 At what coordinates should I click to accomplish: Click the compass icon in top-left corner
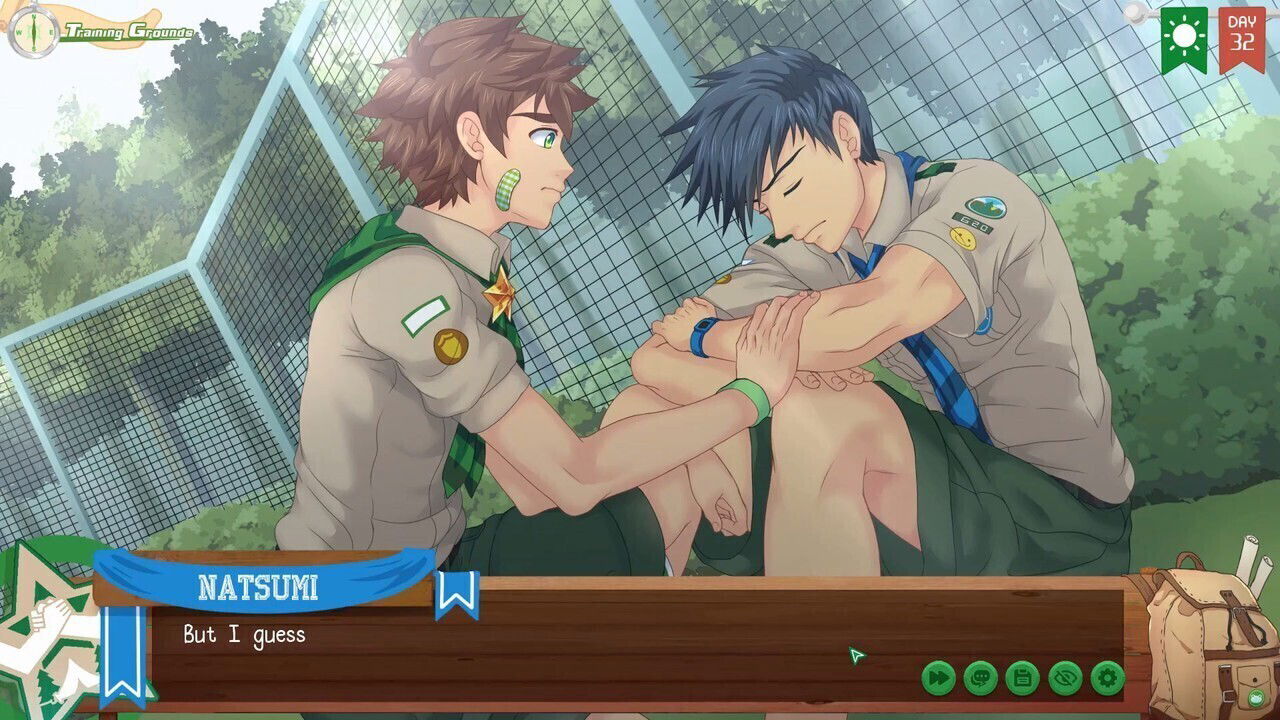36,30
